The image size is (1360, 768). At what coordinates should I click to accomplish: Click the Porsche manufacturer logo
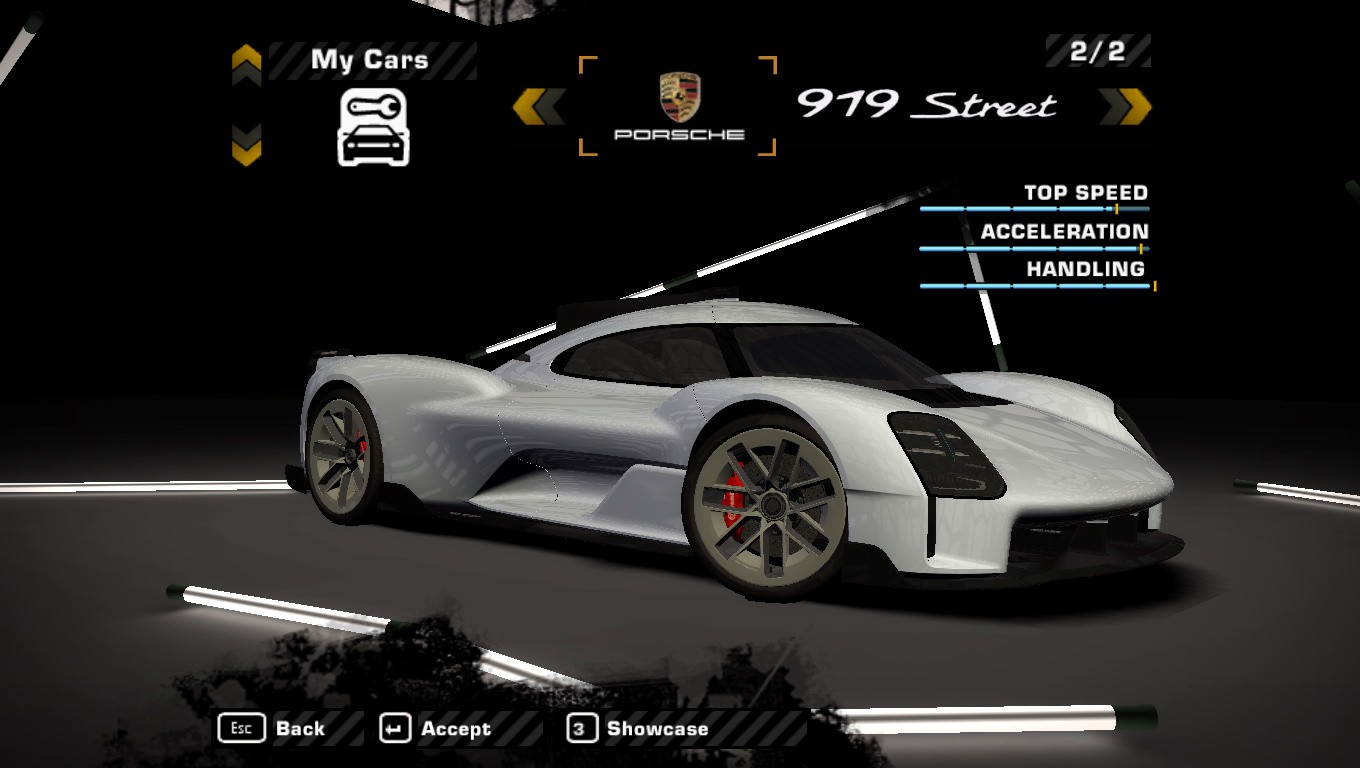(679, 105)
